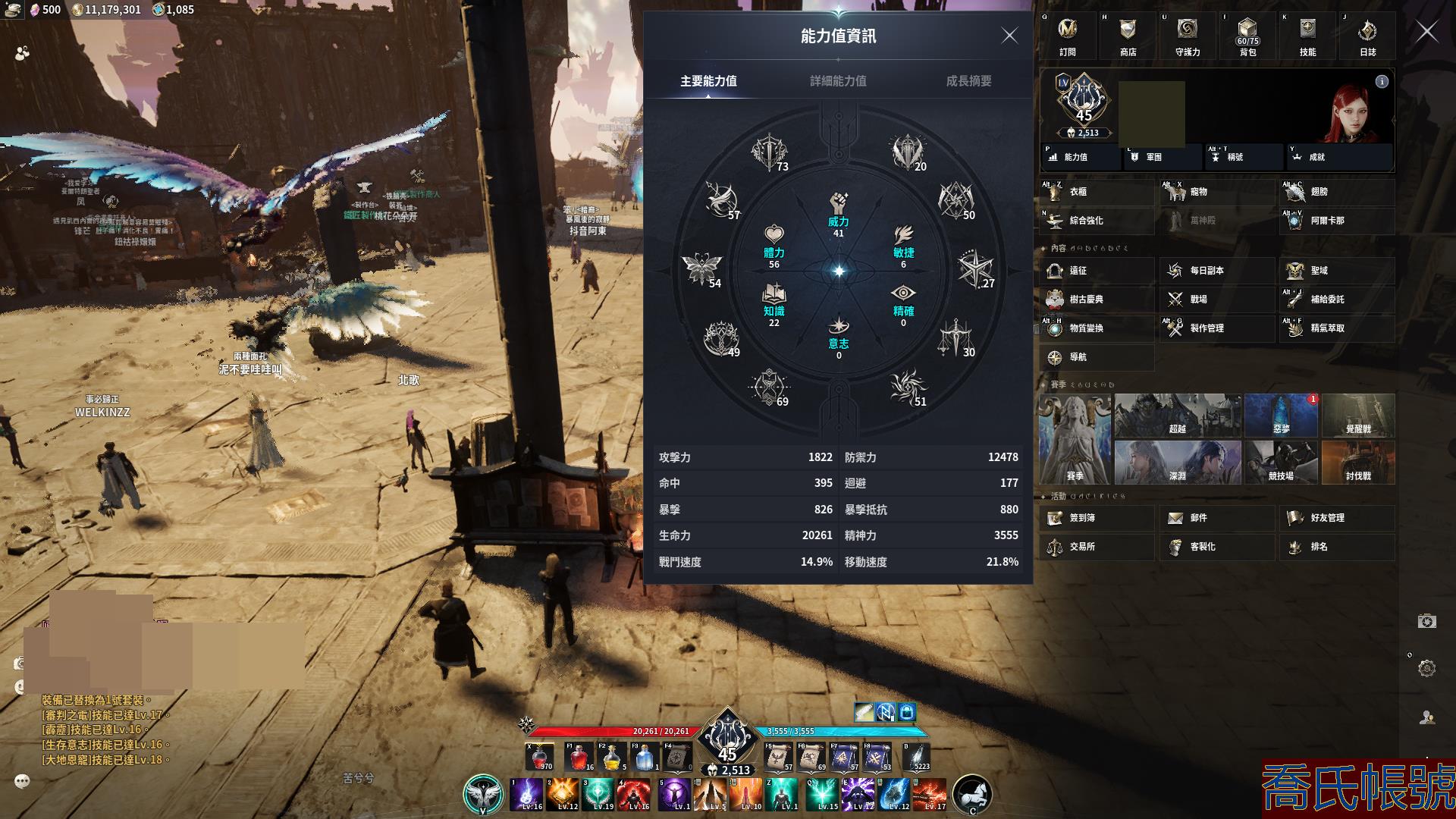Screen dimensions: 1456x819
Task: Select the 威力 stat node
Action: pos(838,213)
